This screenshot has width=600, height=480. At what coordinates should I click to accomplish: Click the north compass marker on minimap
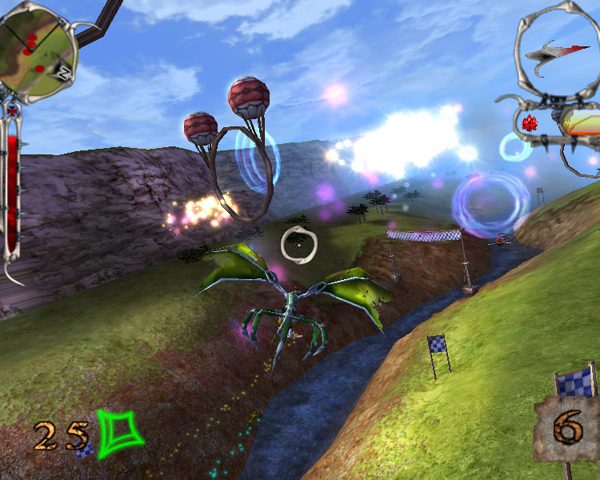tap(63, 72)
